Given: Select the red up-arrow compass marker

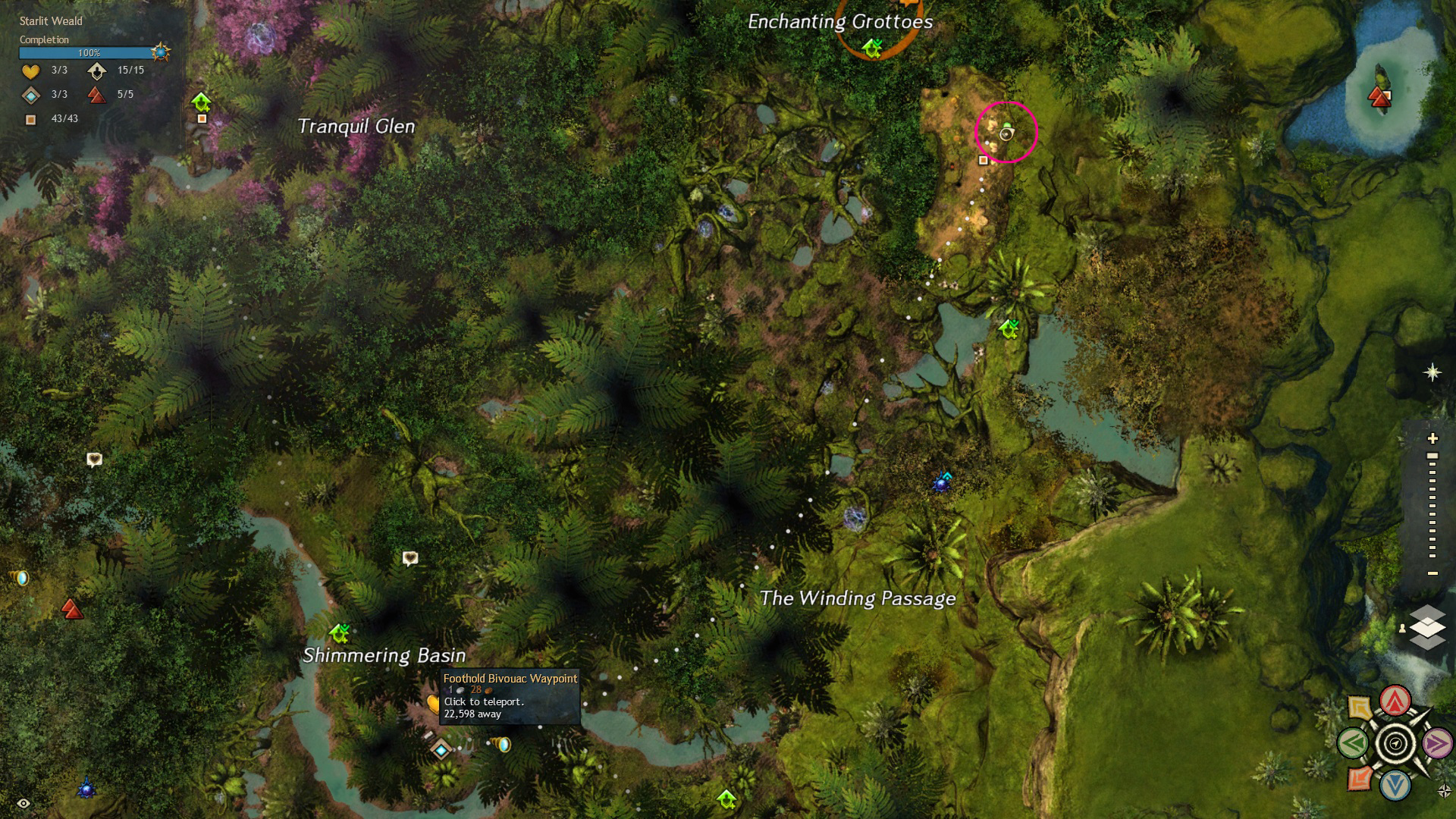Looking at the screenshot, I should (x=1395, y=701).
